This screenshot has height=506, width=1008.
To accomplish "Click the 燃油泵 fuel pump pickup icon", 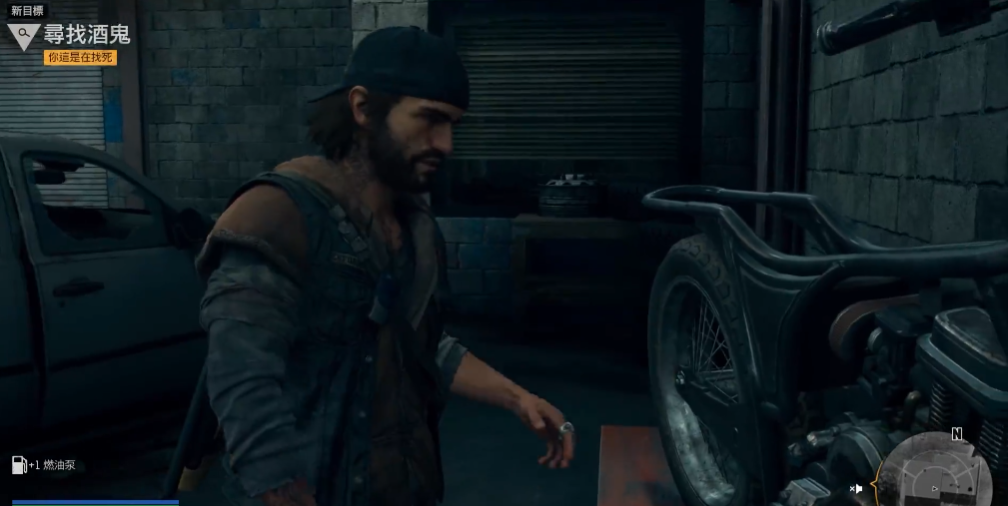I will (19, 464).
